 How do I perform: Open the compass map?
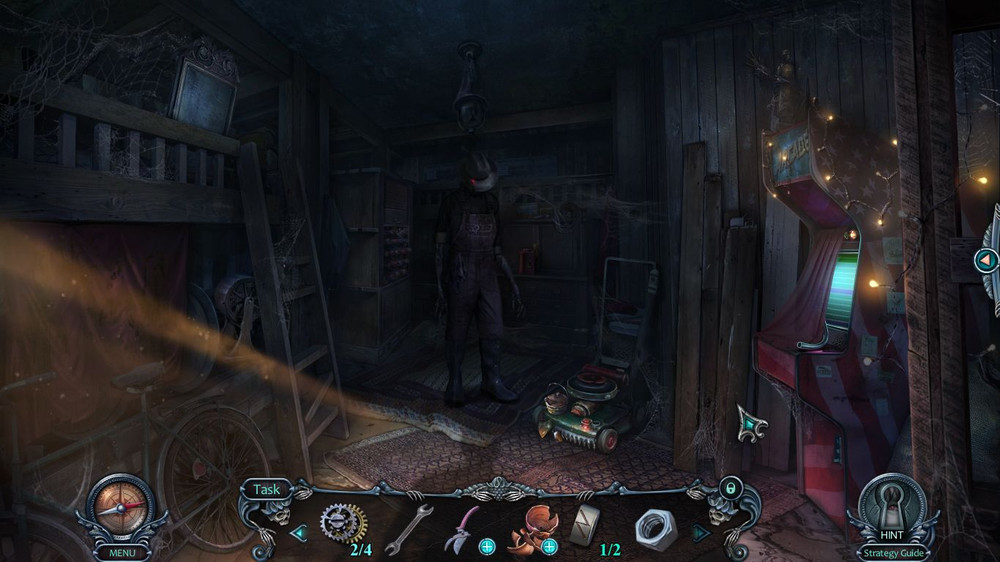tap(121, 507)
